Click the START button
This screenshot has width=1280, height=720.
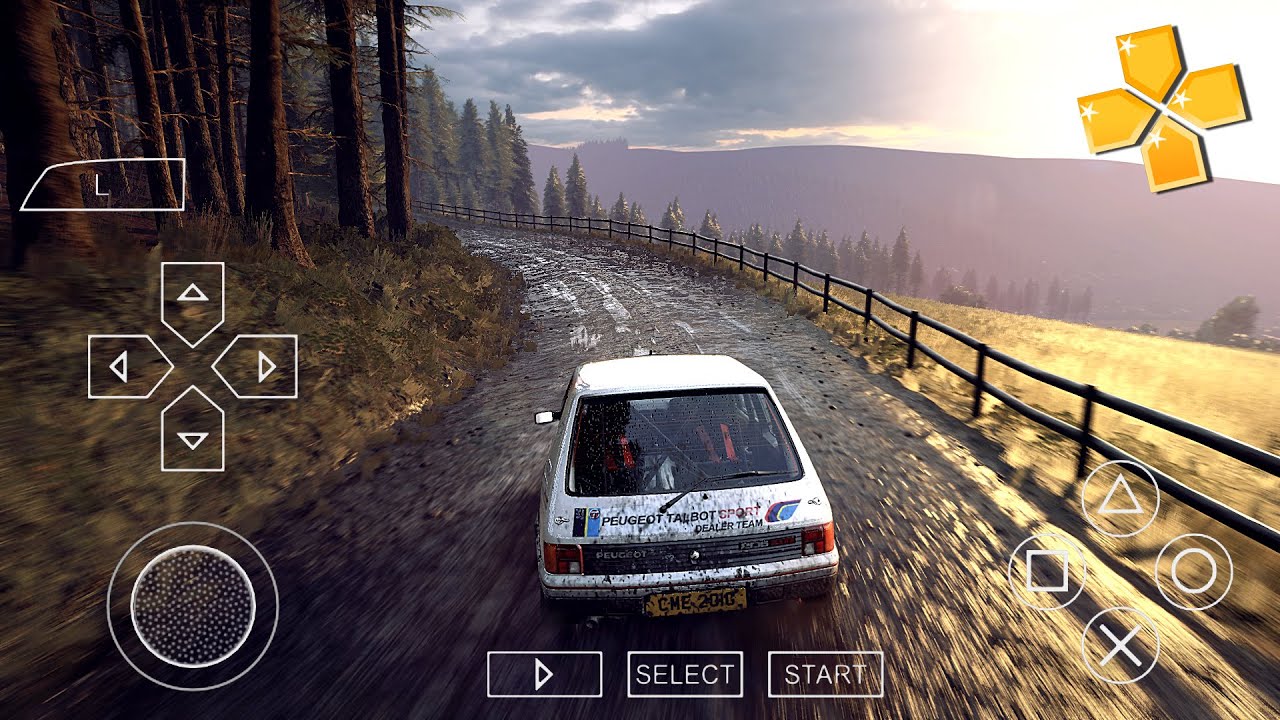click(825, 674)
